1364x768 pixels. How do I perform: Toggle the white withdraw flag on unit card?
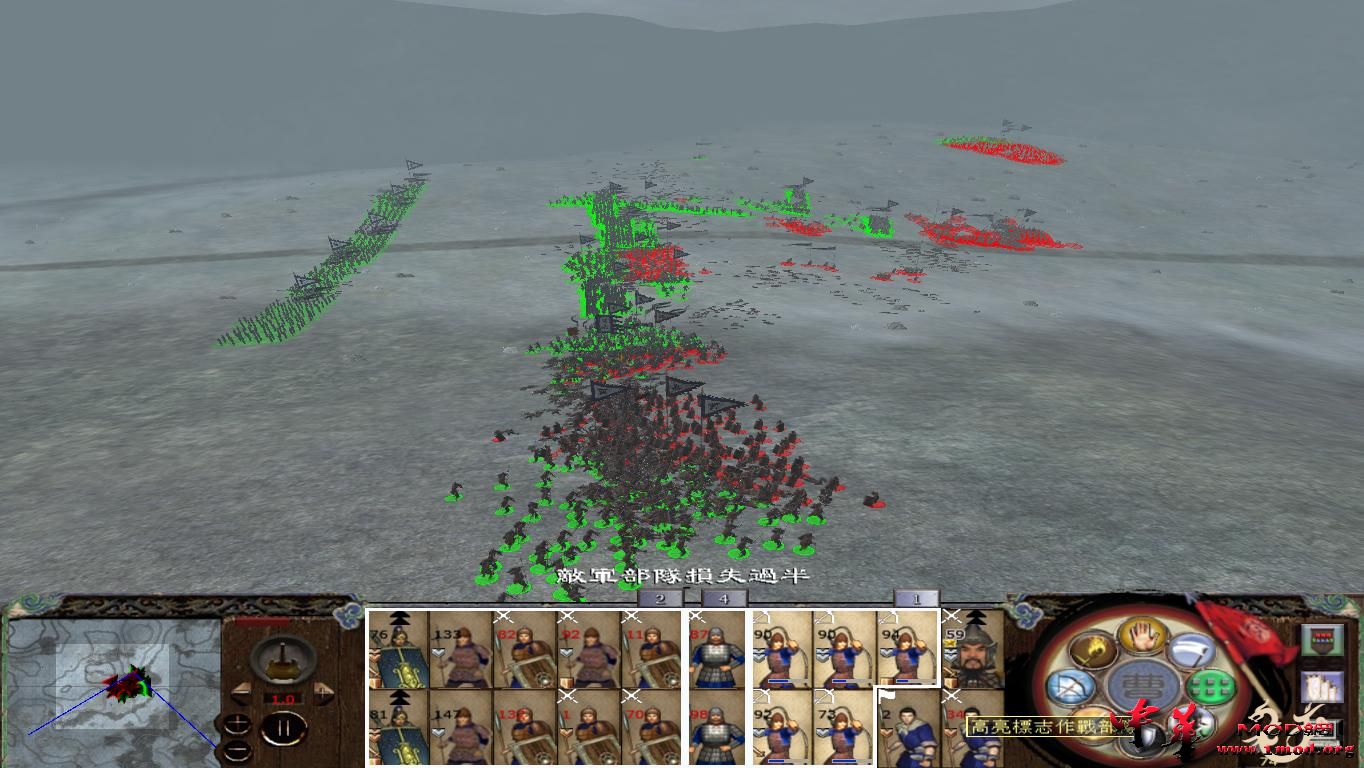click(887, 696)
